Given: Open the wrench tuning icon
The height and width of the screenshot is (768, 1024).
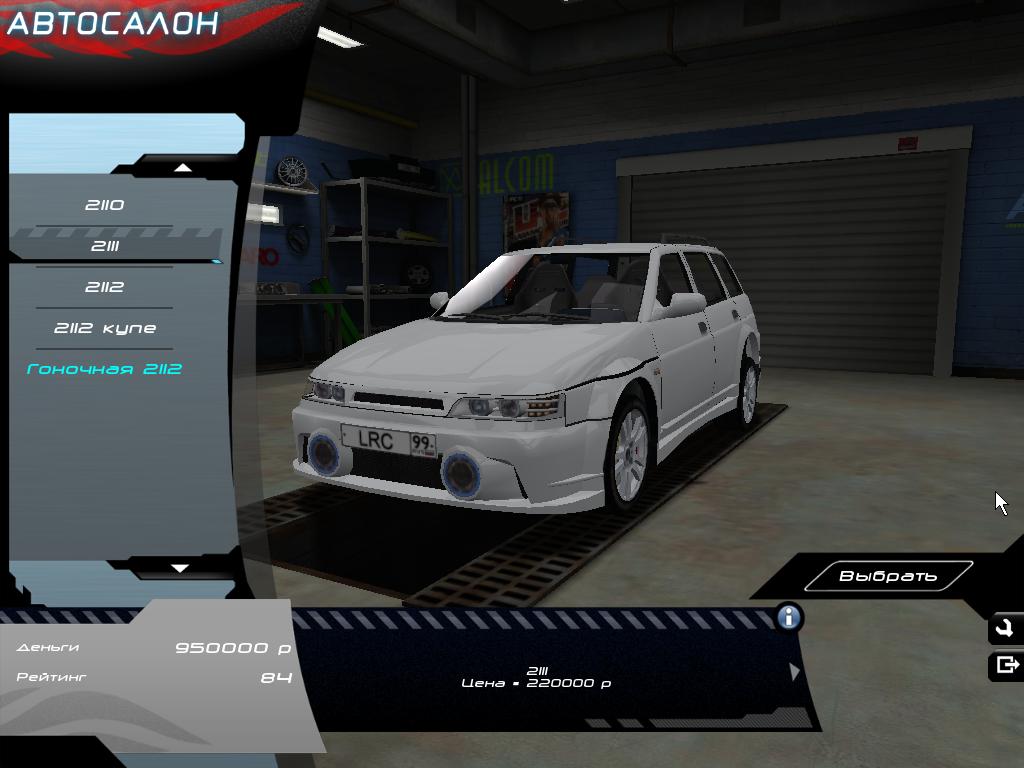Looking at the screenshot, I should click(x=1005, y=629).
